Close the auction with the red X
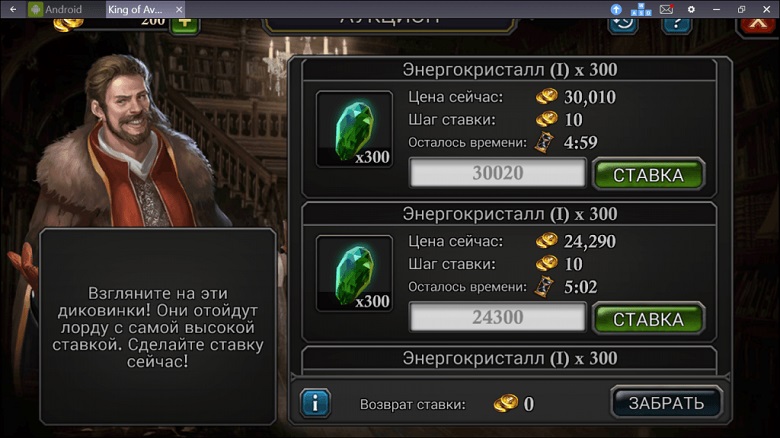 (x=758, y=24)
